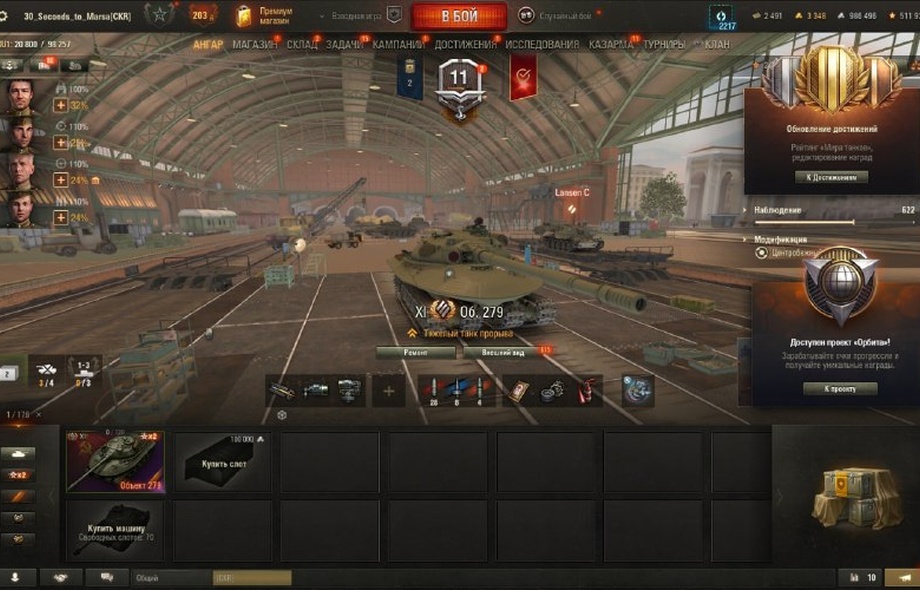Select the Объект 279 tank card

[115, 462]
